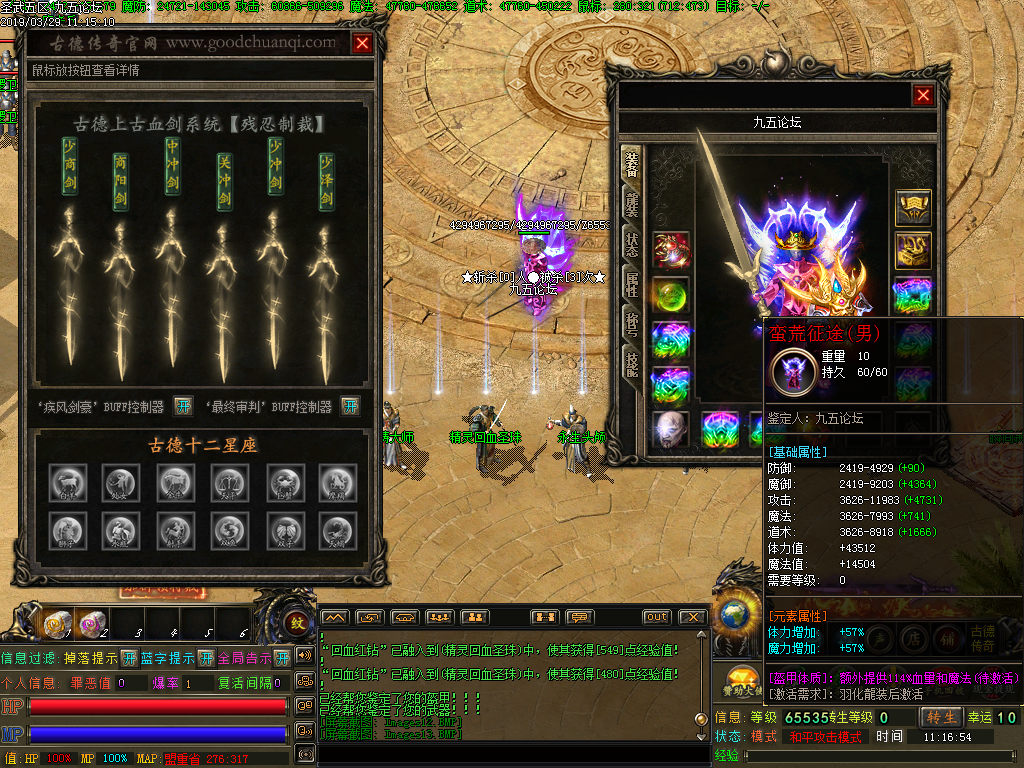
Task: Open the 技能 skills tab
Action: pos(631,364)
